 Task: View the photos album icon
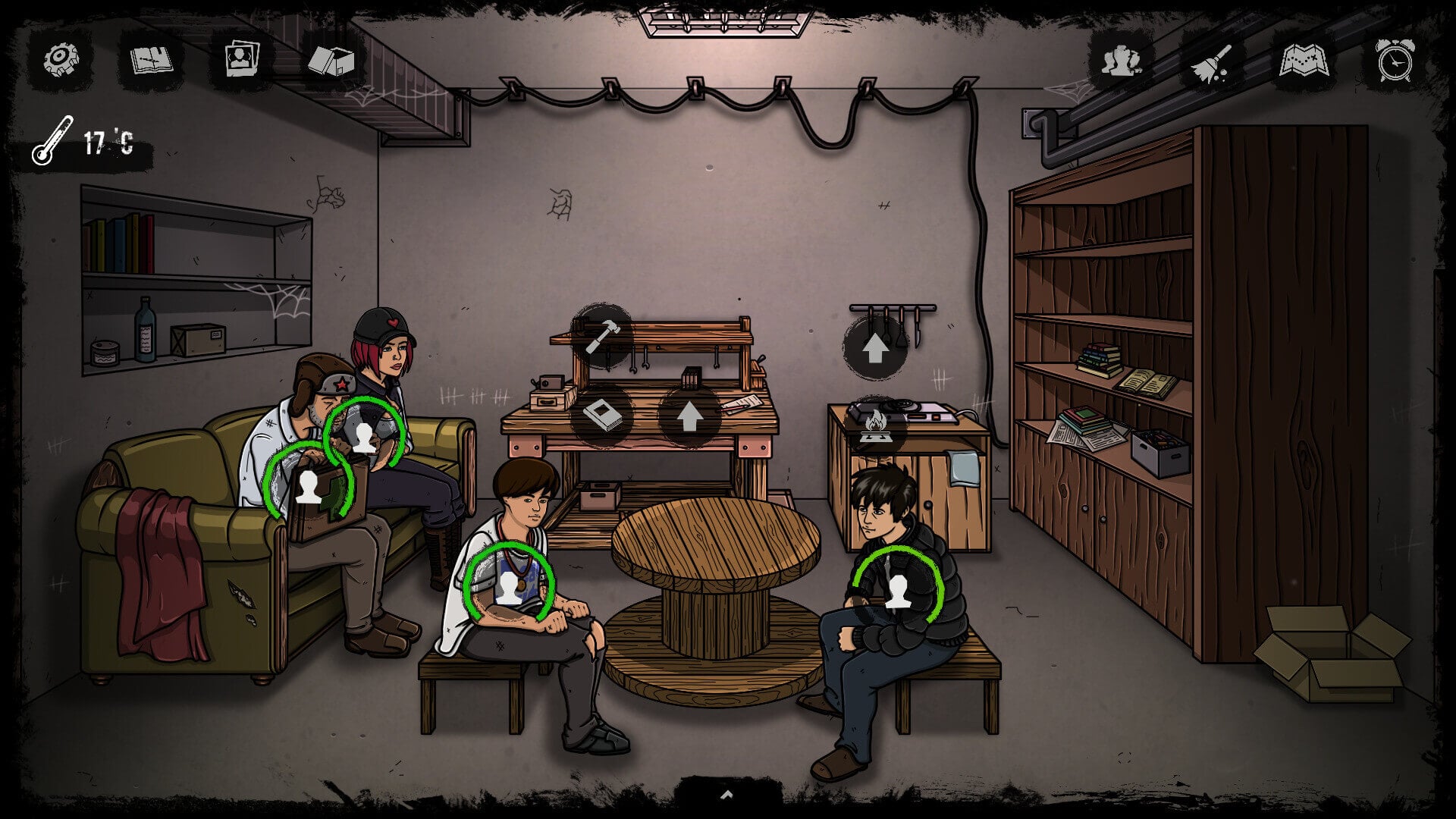pyautogui.click(x=242, y=58)
